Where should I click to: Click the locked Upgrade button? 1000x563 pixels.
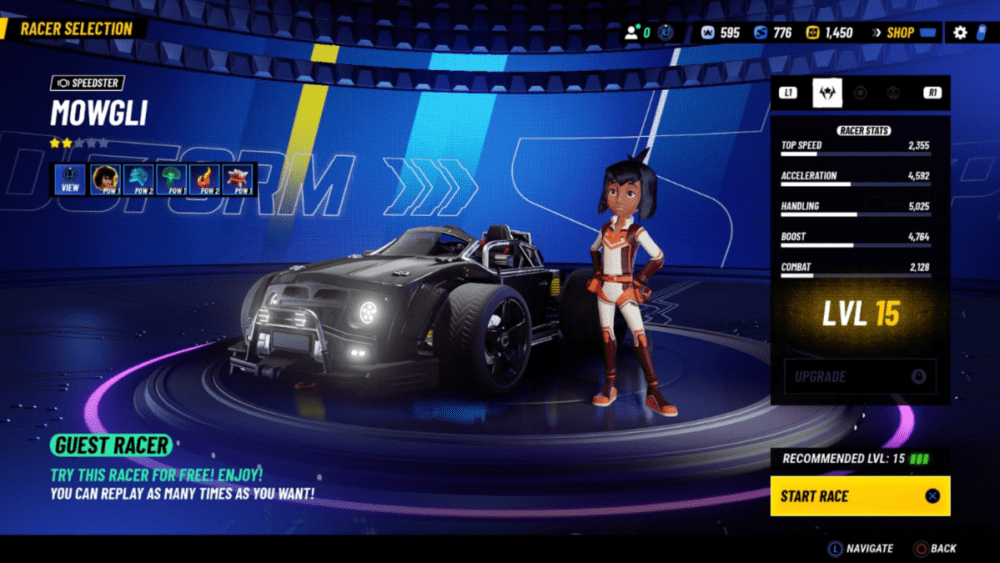click(860, 377)
